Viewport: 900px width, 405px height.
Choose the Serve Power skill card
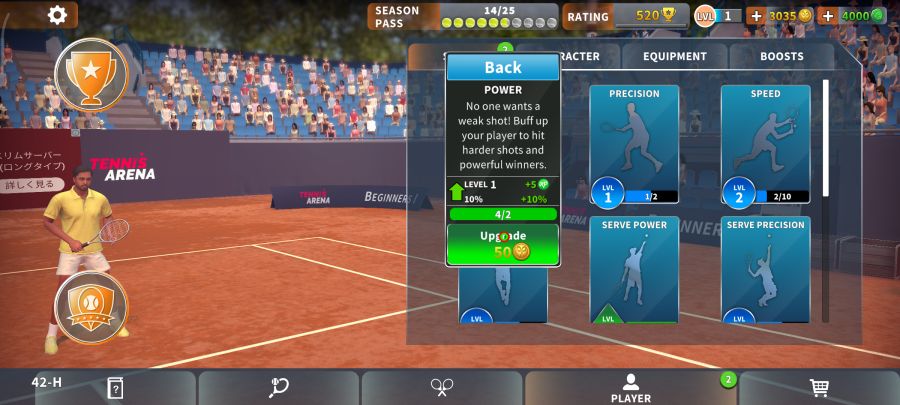(x=634, y=270)
